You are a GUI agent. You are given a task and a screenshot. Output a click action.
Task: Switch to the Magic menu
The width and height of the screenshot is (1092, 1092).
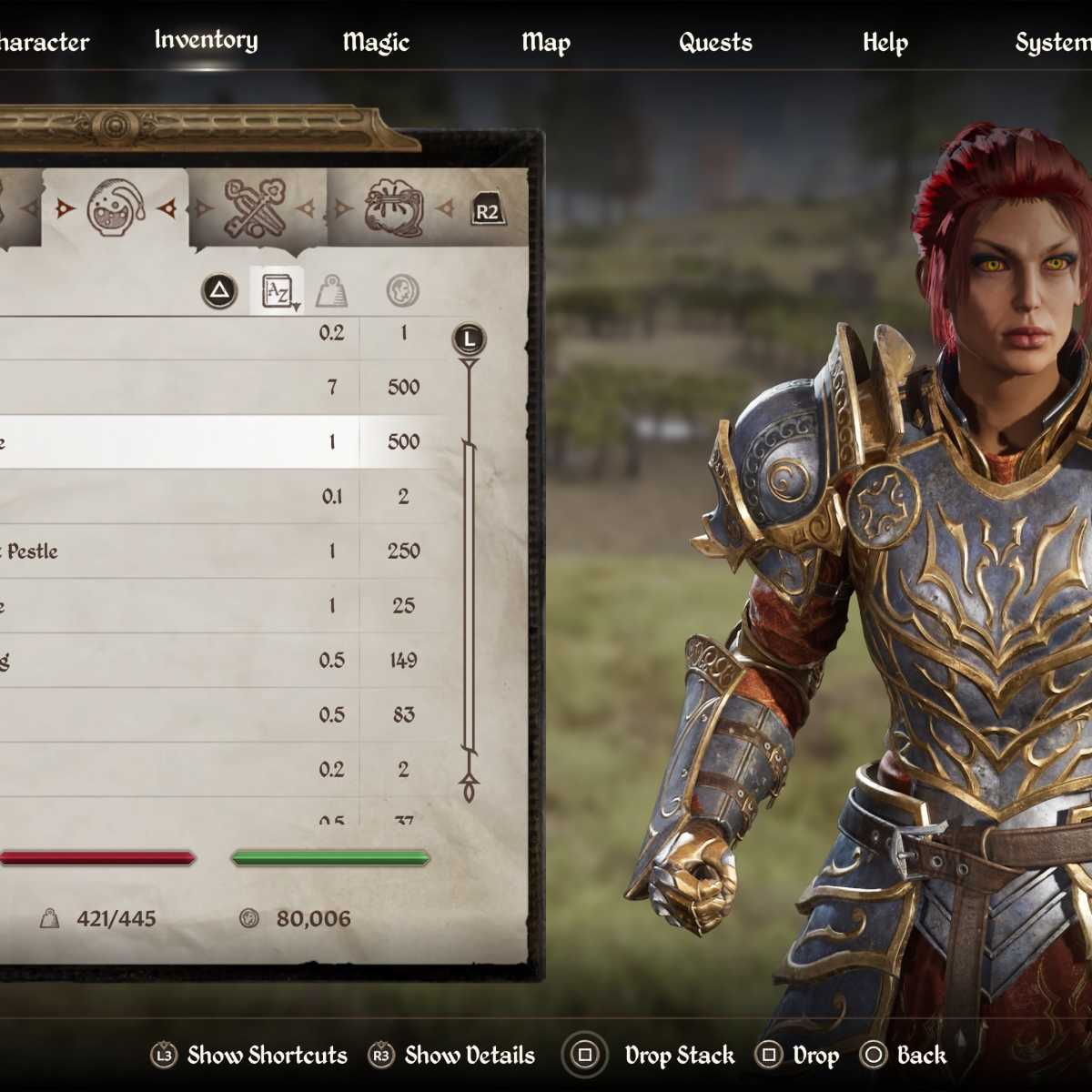coord(376,42)
